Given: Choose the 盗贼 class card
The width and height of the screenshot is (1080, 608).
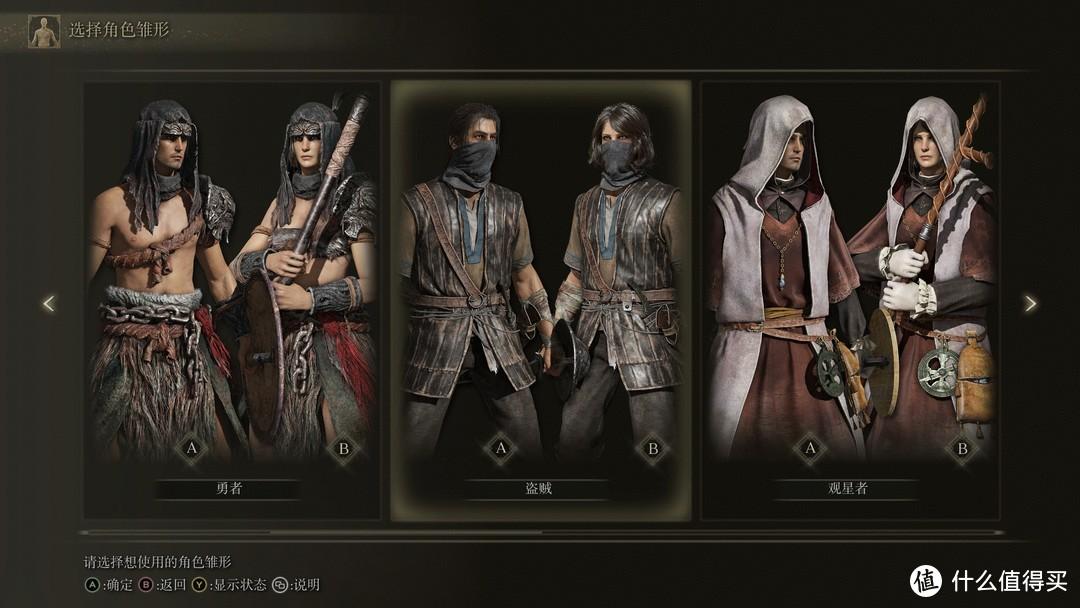Looking at the screenshot, I should [540, 300].
